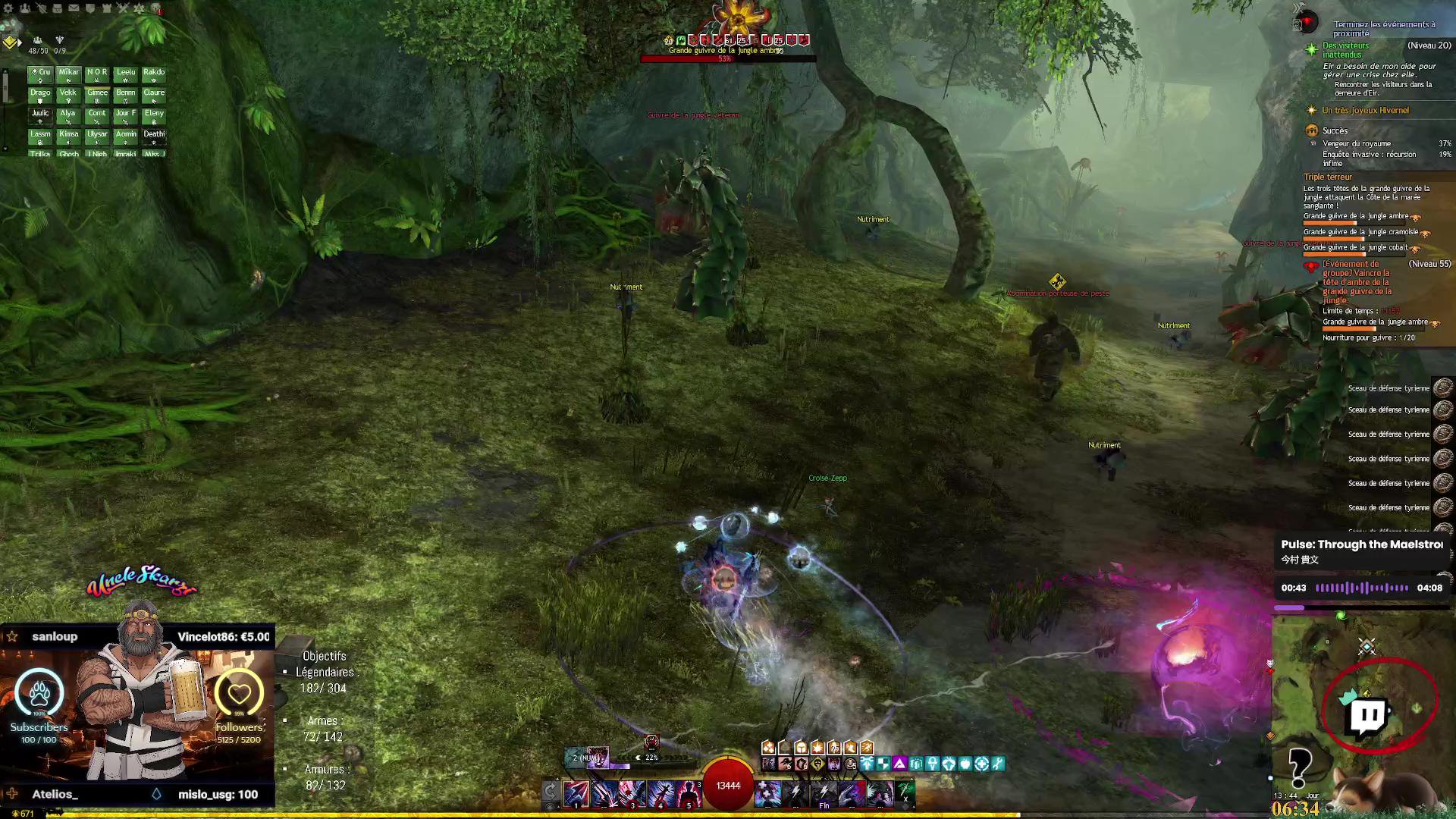Select the Un très joyeux Hivernel entry
Screen dimensions: 1456x819
click(x=1365, y=111)
